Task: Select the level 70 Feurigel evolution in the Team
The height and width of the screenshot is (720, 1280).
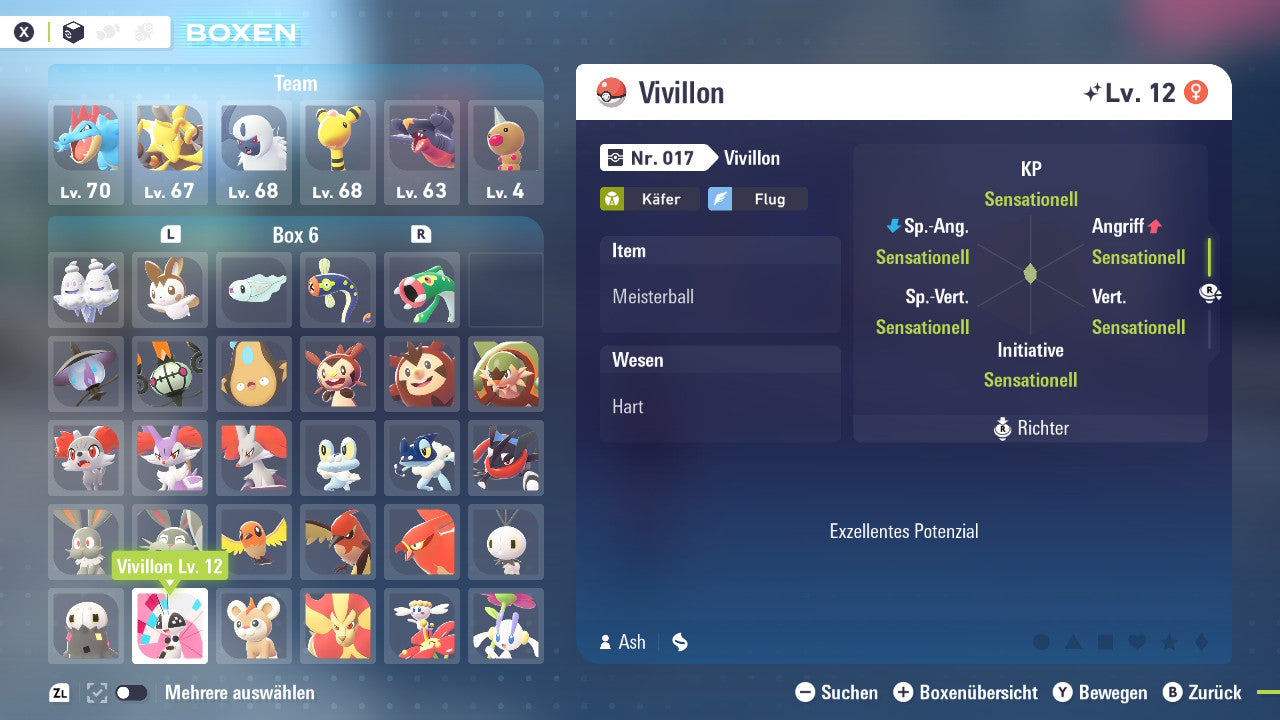Action: [86, 148]
